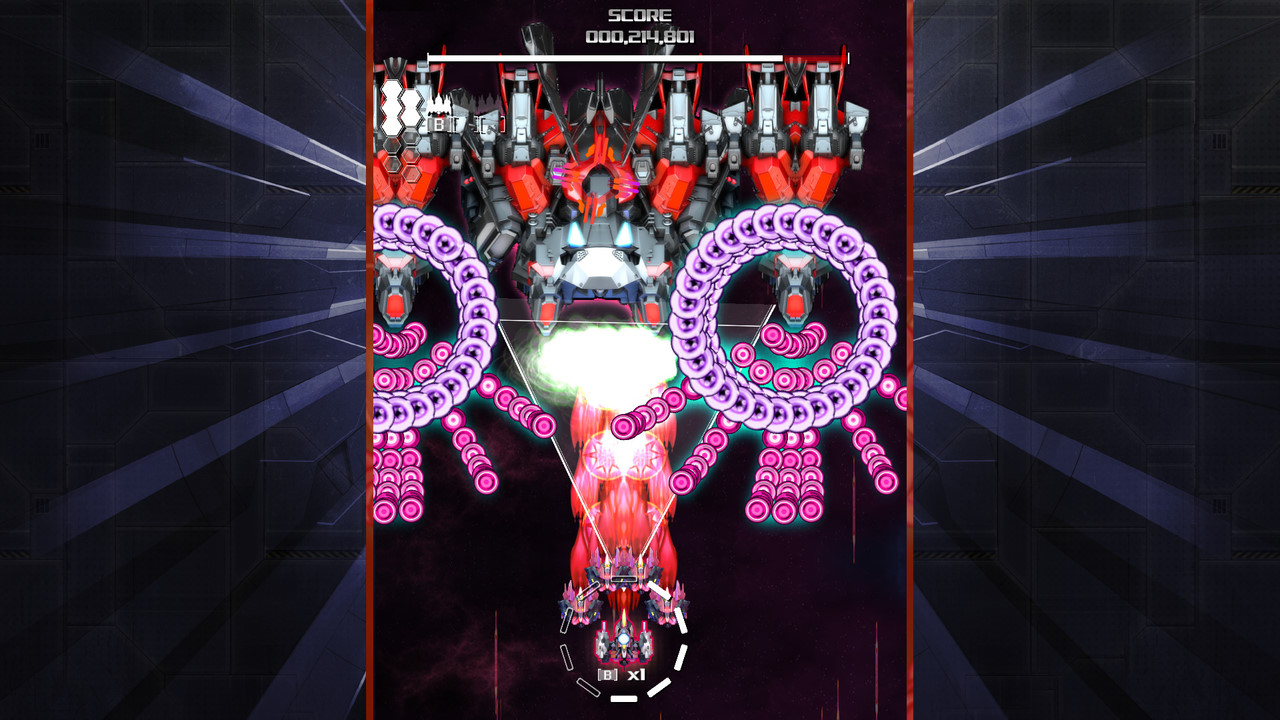This screenshot has height=720, width=1280.
Task: Click the boss health bar
Action: pyautogui.click(x=640, y=55)
